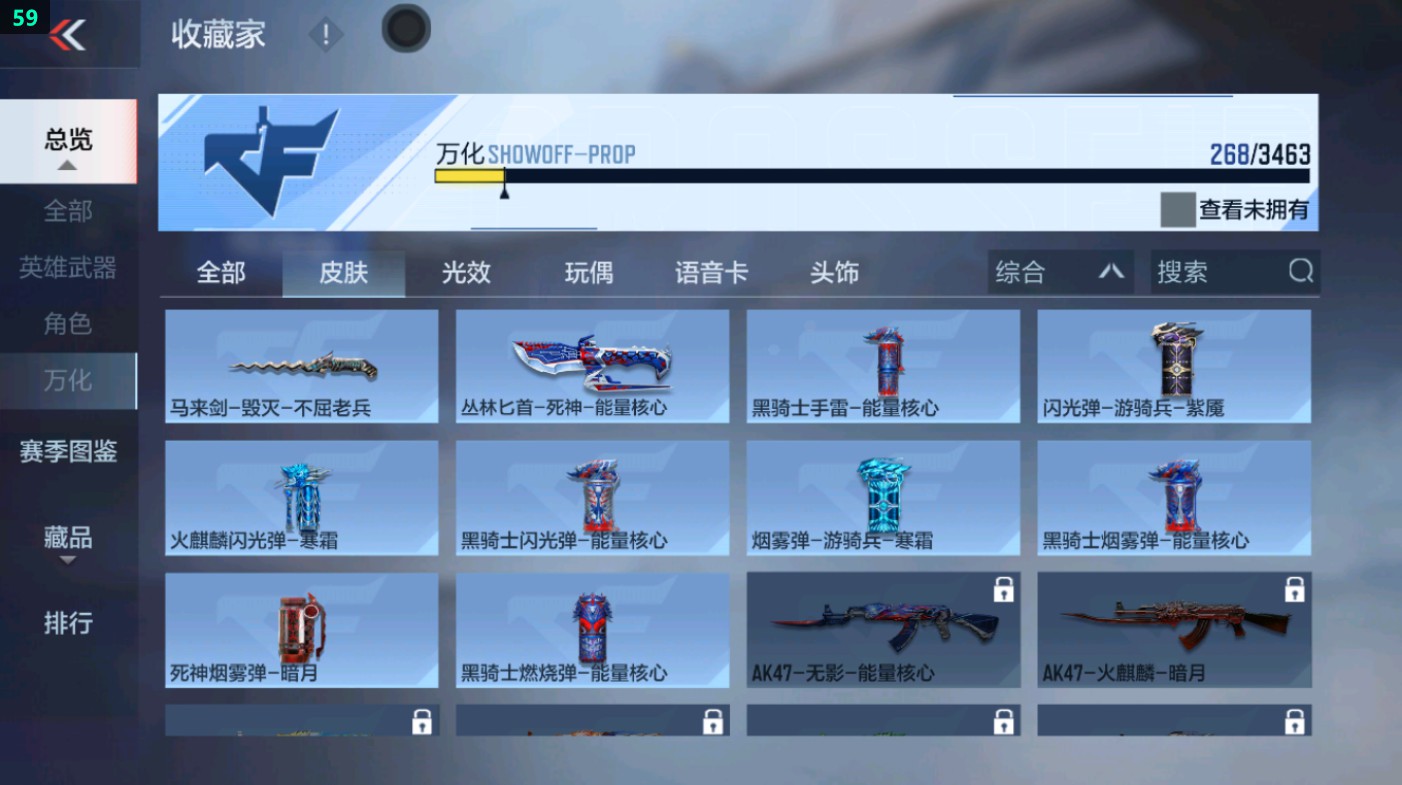Screen dimensions: 1402x785
Task: Select the 火麒麟闪光弹-寒霜 thumbnail
Action: 301,497
